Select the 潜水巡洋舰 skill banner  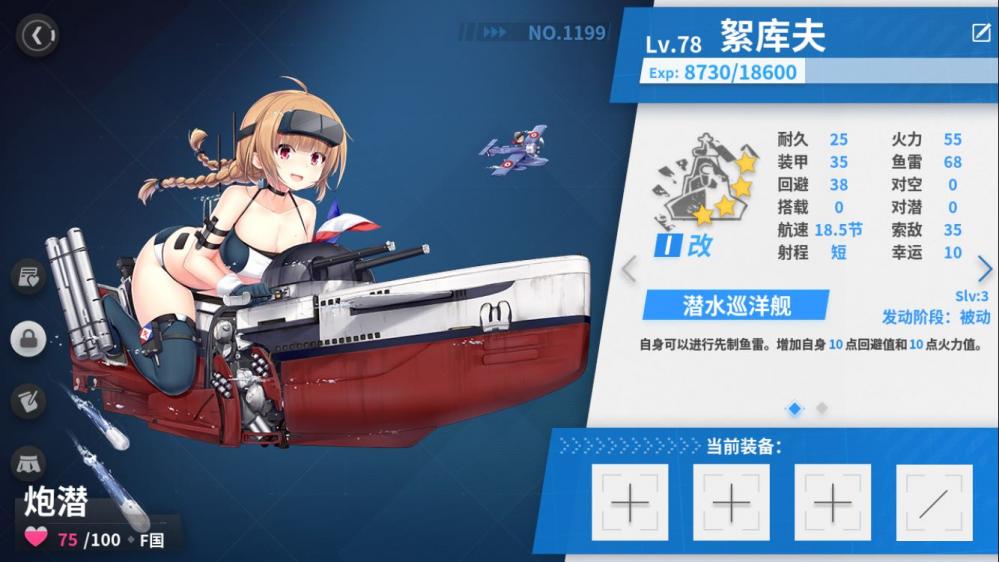(735, 305)
